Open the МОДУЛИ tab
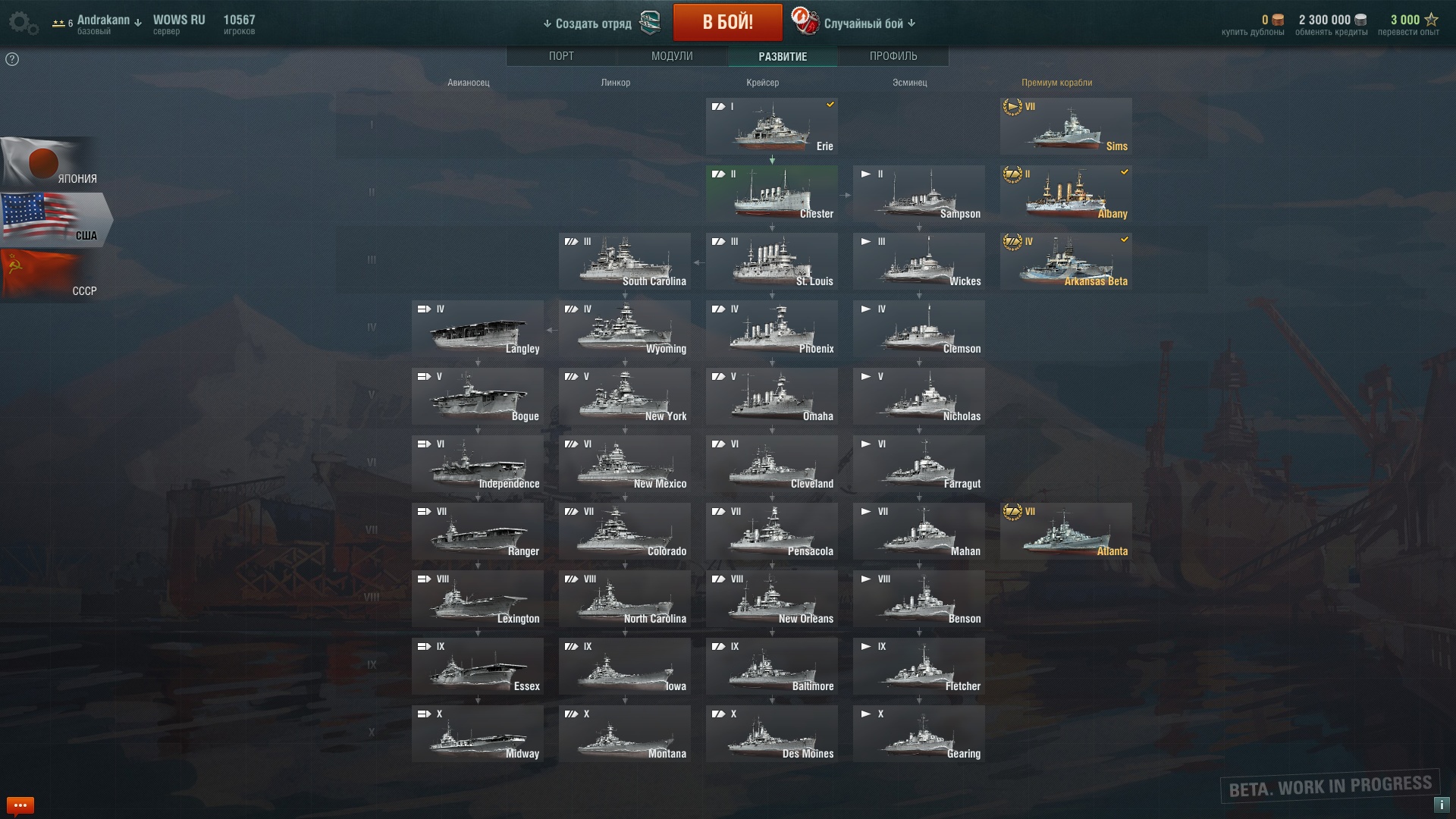The image size is (1456, 819). (672, 56)
